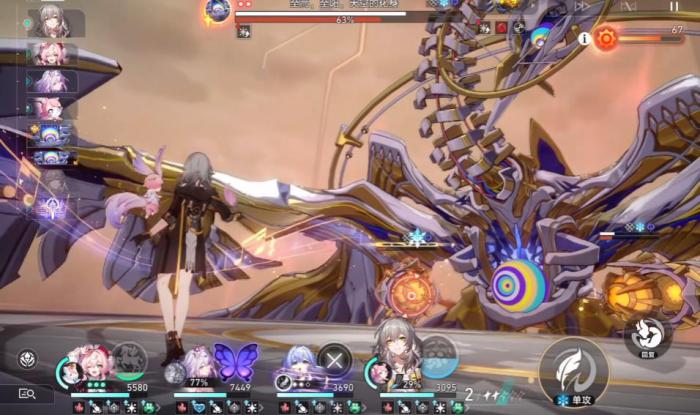Select the top gray-haired portrait in turn order

point(48,22)
